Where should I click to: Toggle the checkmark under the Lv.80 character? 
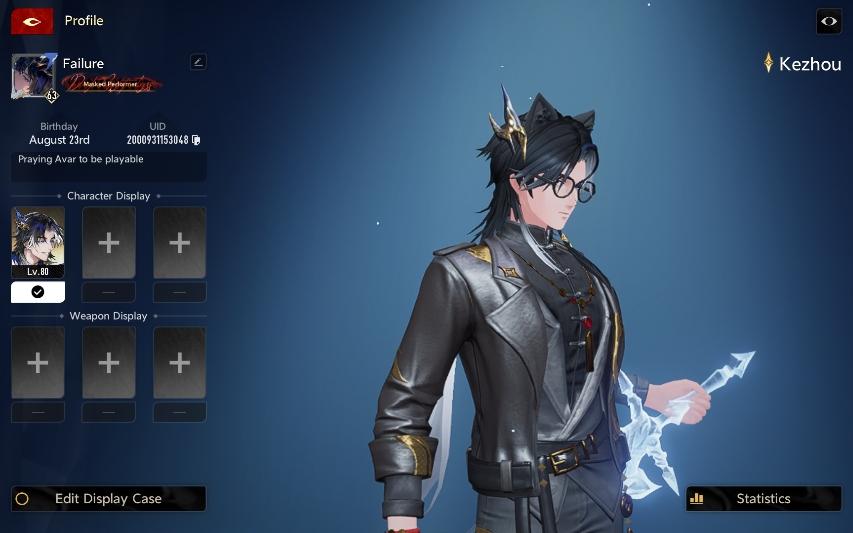(x=38, y=292)
